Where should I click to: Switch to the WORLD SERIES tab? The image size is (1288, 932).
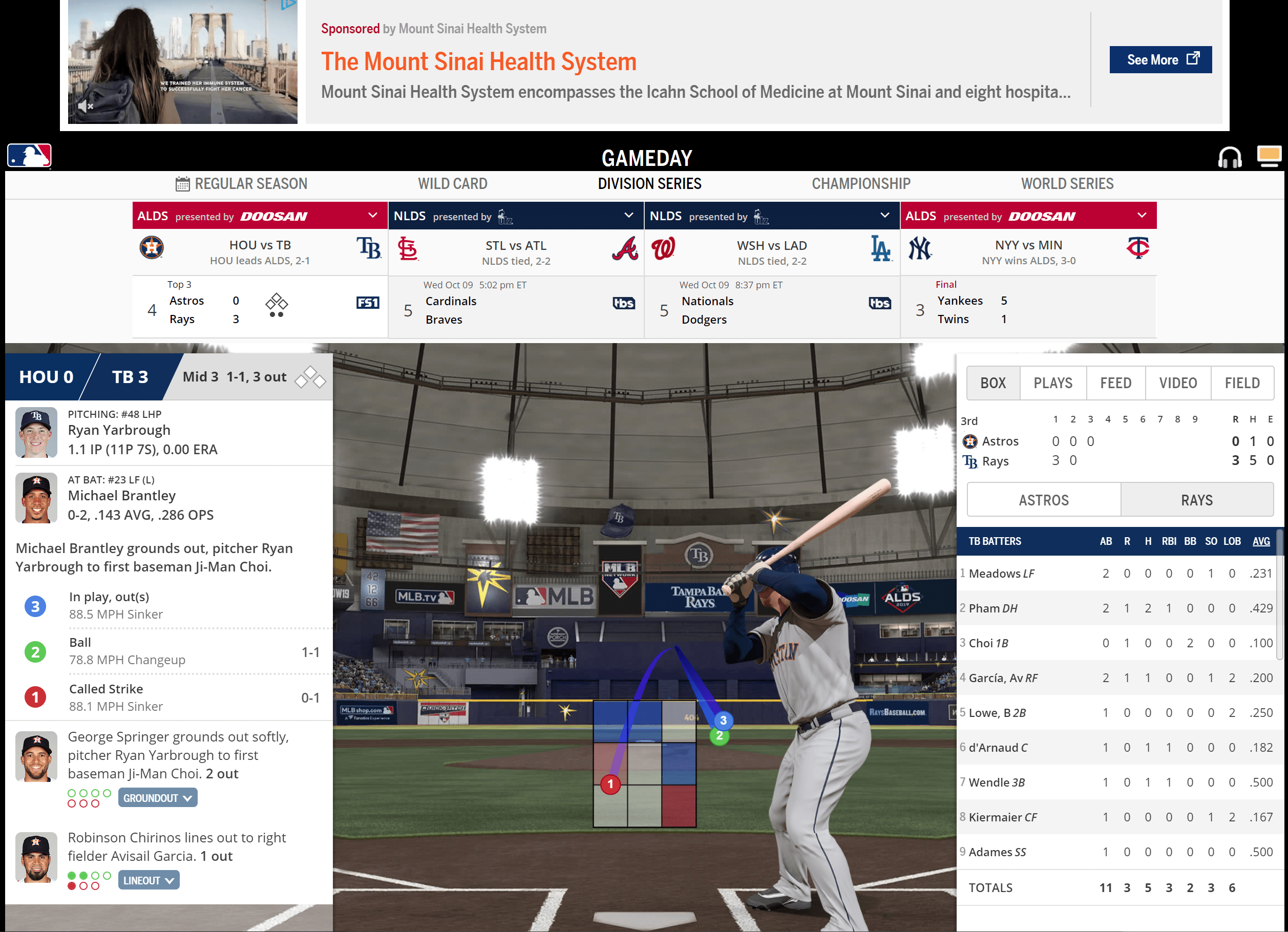click(x=1067, y=183)
